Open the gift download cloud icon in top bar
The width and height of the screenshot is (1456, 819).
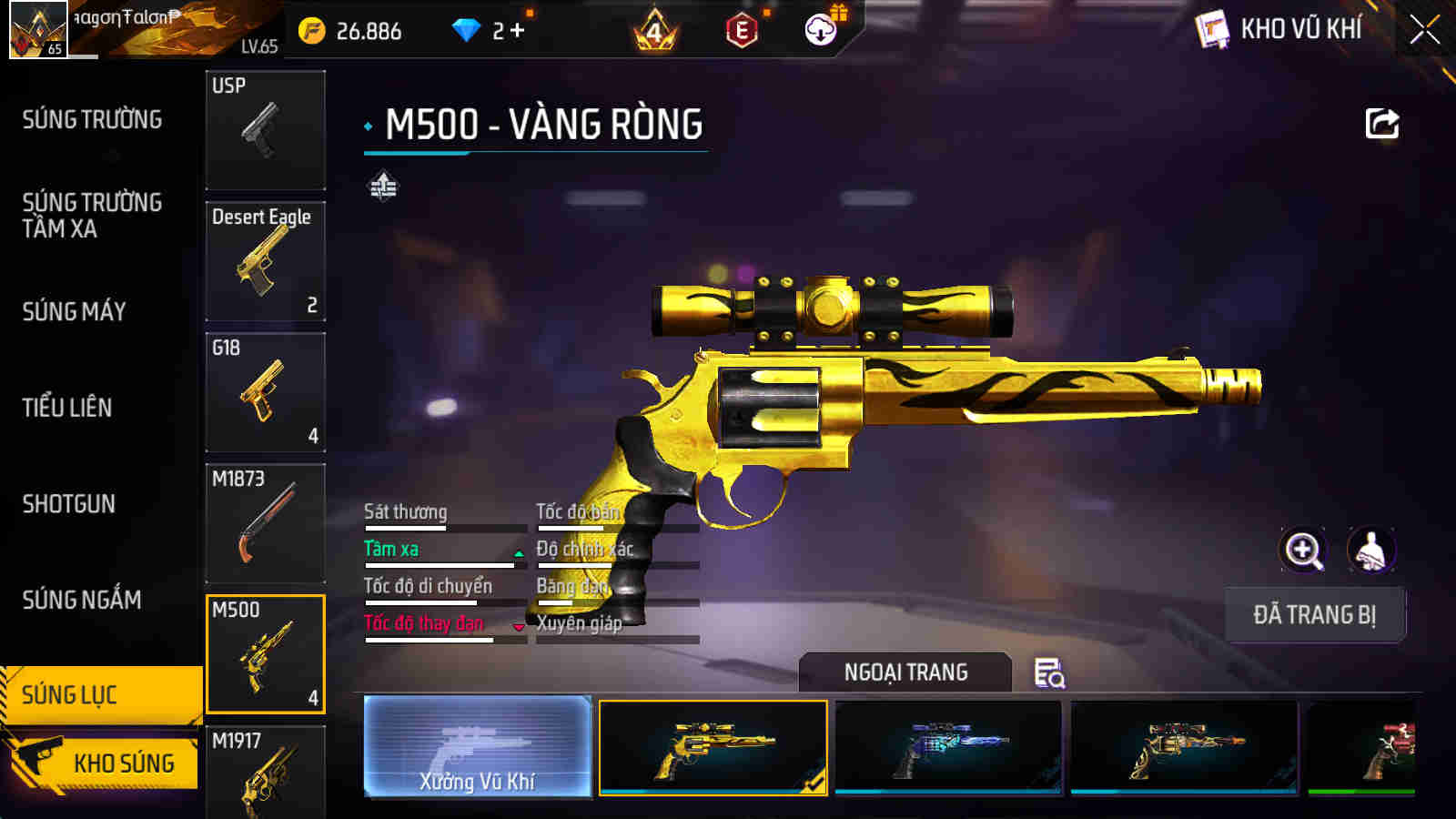point(820,28)
